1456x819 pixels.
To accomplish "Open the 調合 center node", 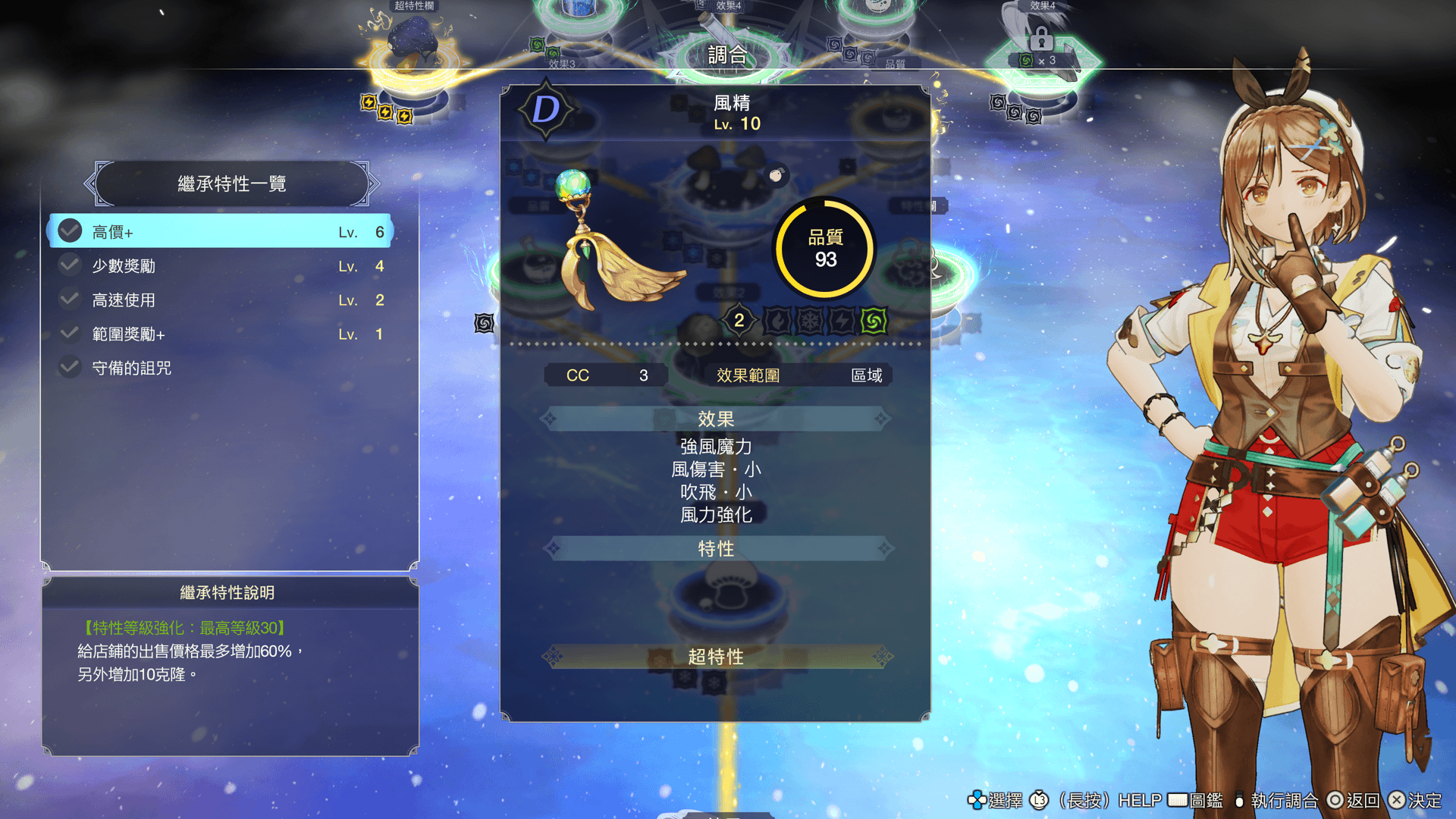I will click(x=726, y=53).
